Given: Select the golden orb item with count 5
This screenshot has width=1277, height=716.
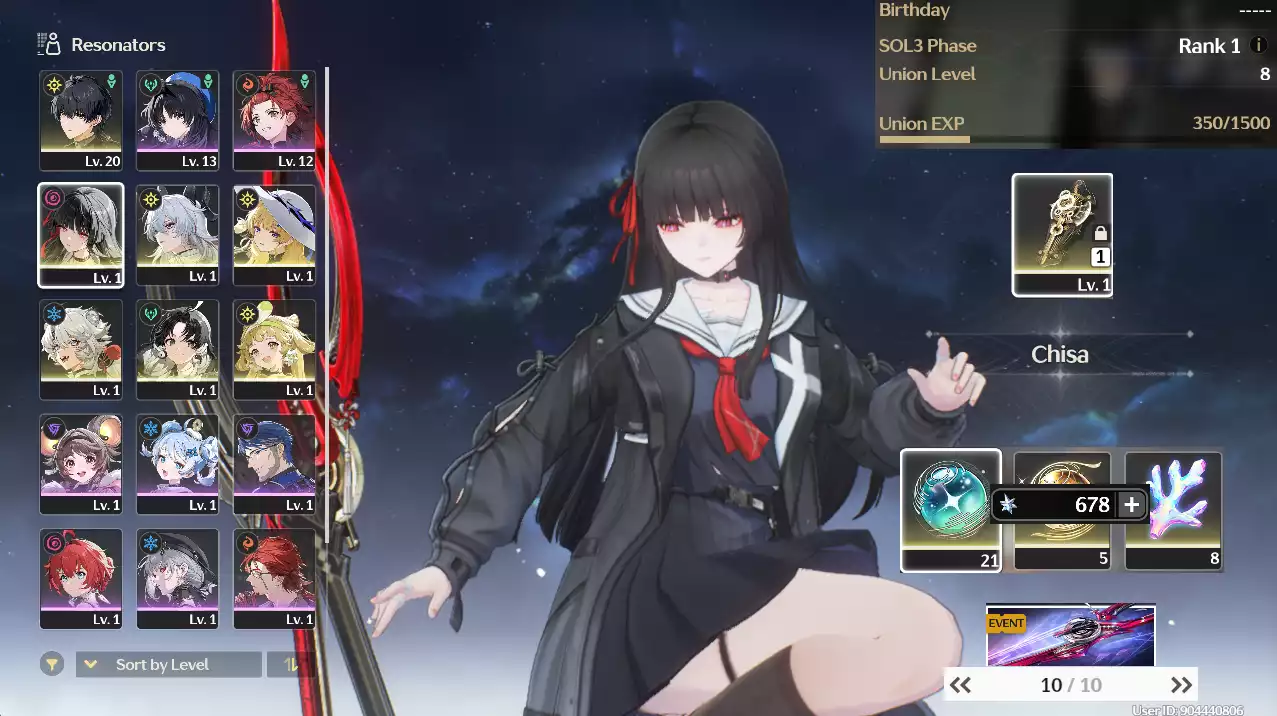Looking at the screenshot, I should click(x=1062, y=510).
